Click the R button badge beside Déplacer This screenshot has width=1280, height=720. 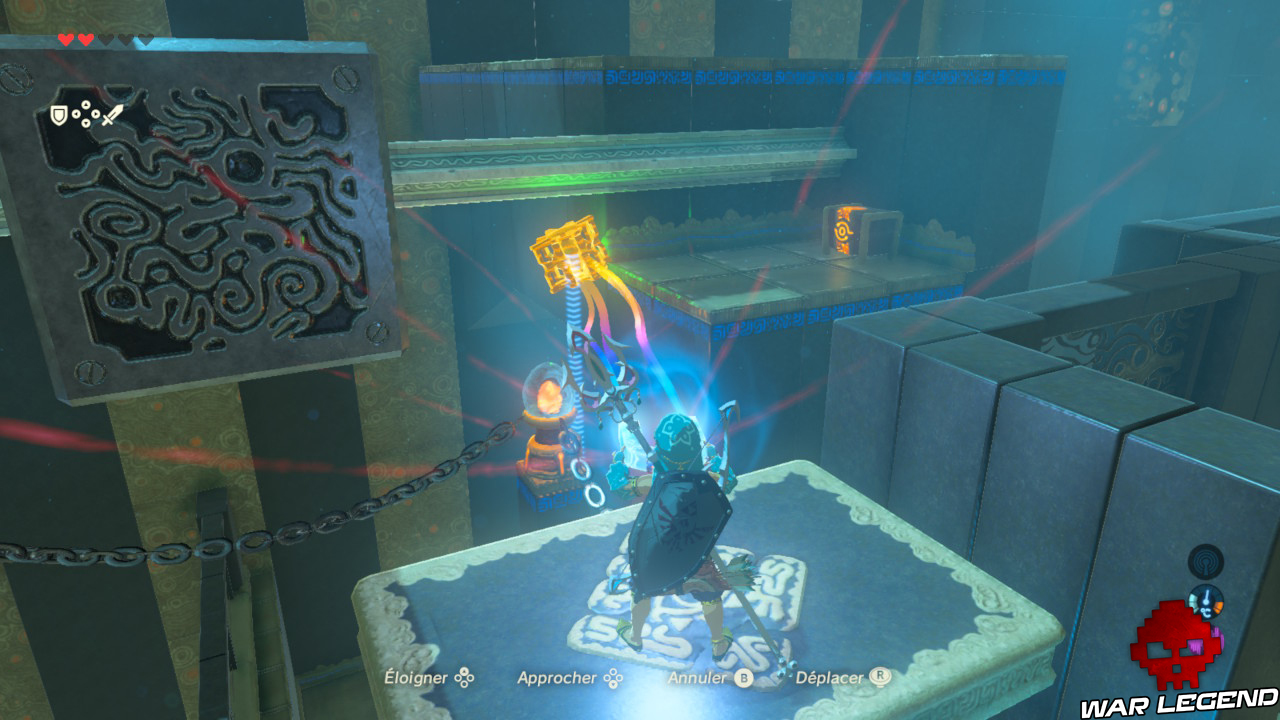tap(880, 677)
